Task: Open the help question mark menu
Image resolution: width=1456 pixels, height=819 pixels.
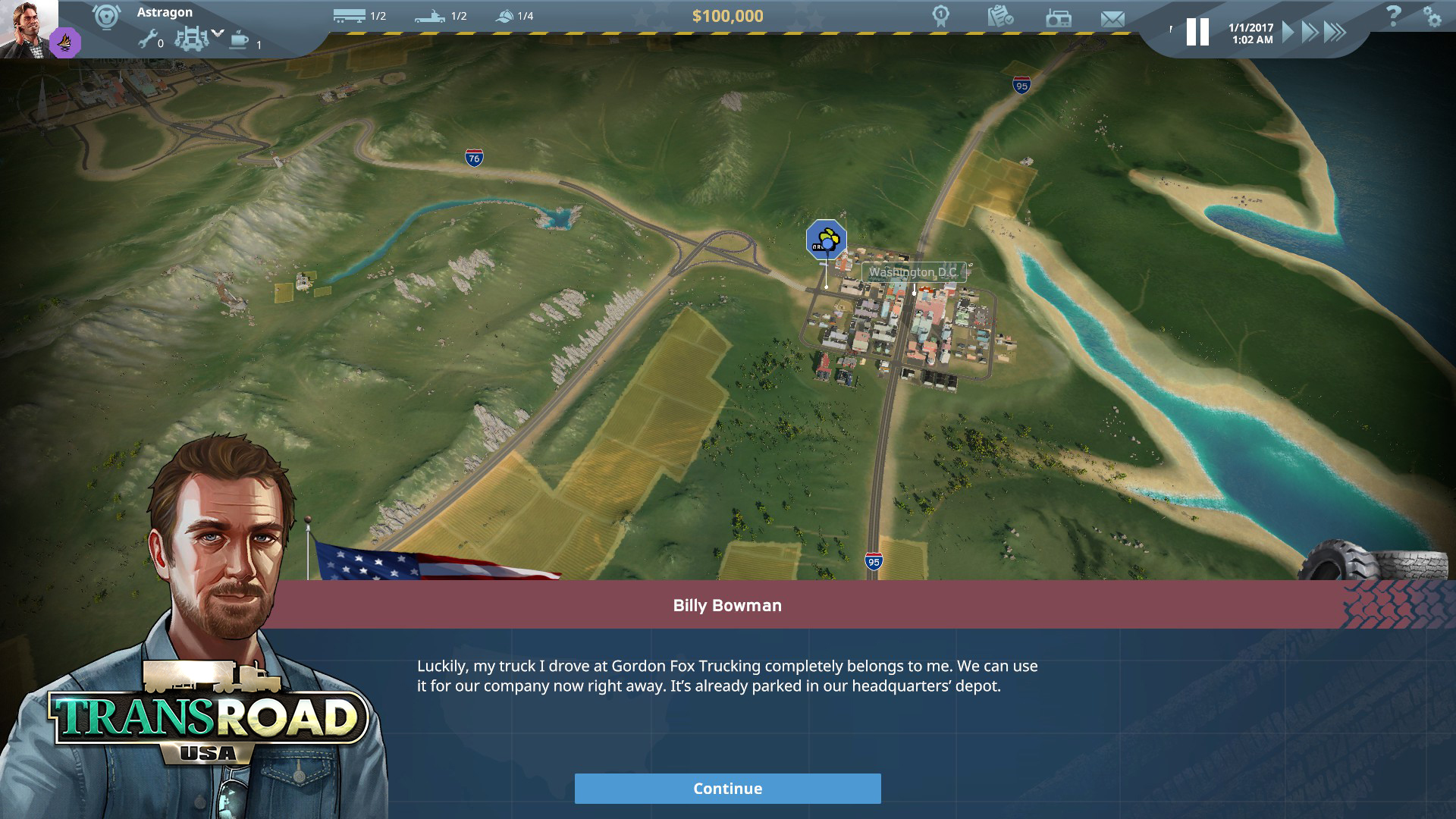Action: click(1393, 16)
